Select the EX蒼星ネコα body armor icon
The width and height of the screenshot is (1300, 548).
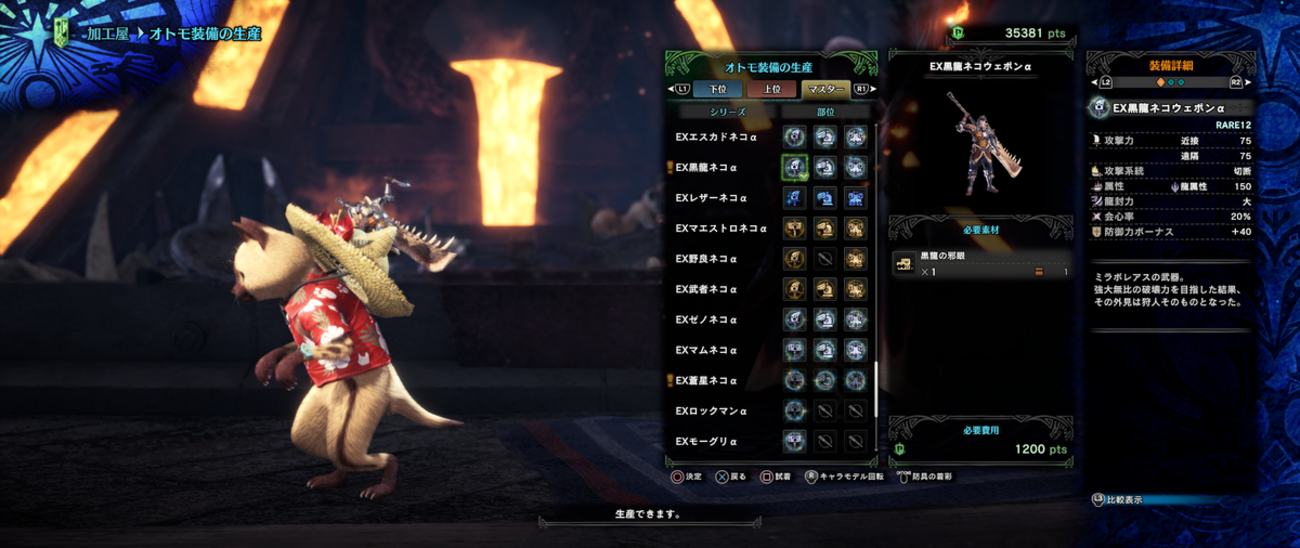[855, 381]
